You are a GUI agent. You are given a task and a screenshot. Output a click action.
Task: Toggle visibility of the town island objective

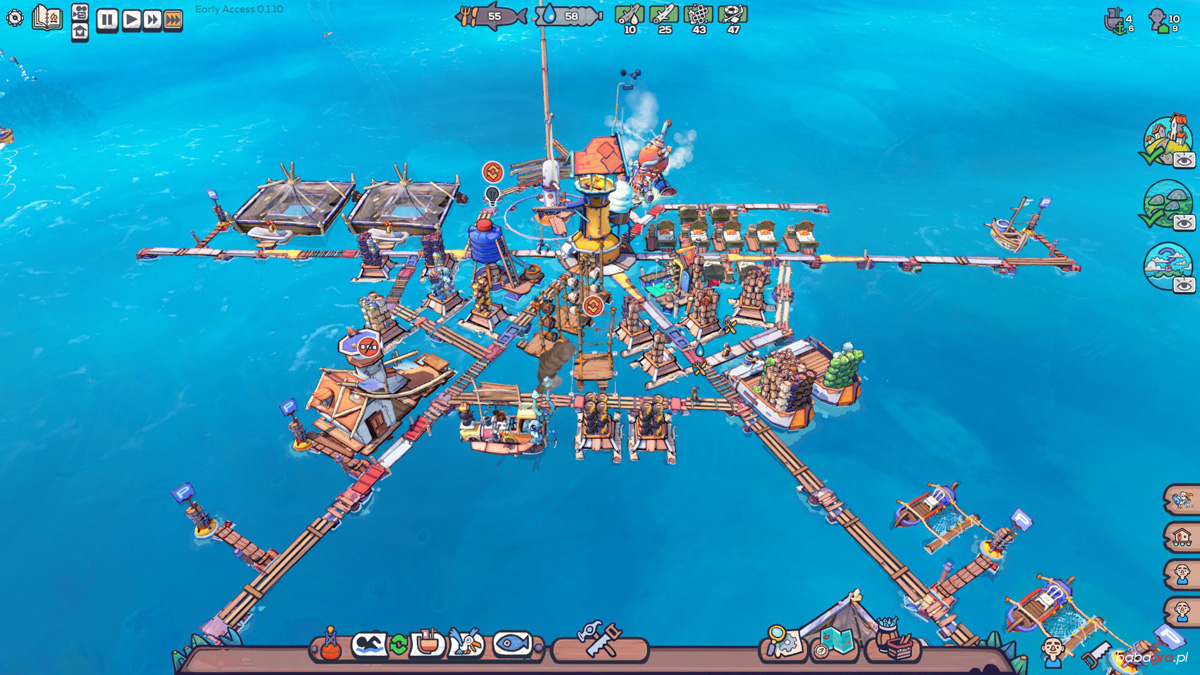click(x=1184, y=160)
